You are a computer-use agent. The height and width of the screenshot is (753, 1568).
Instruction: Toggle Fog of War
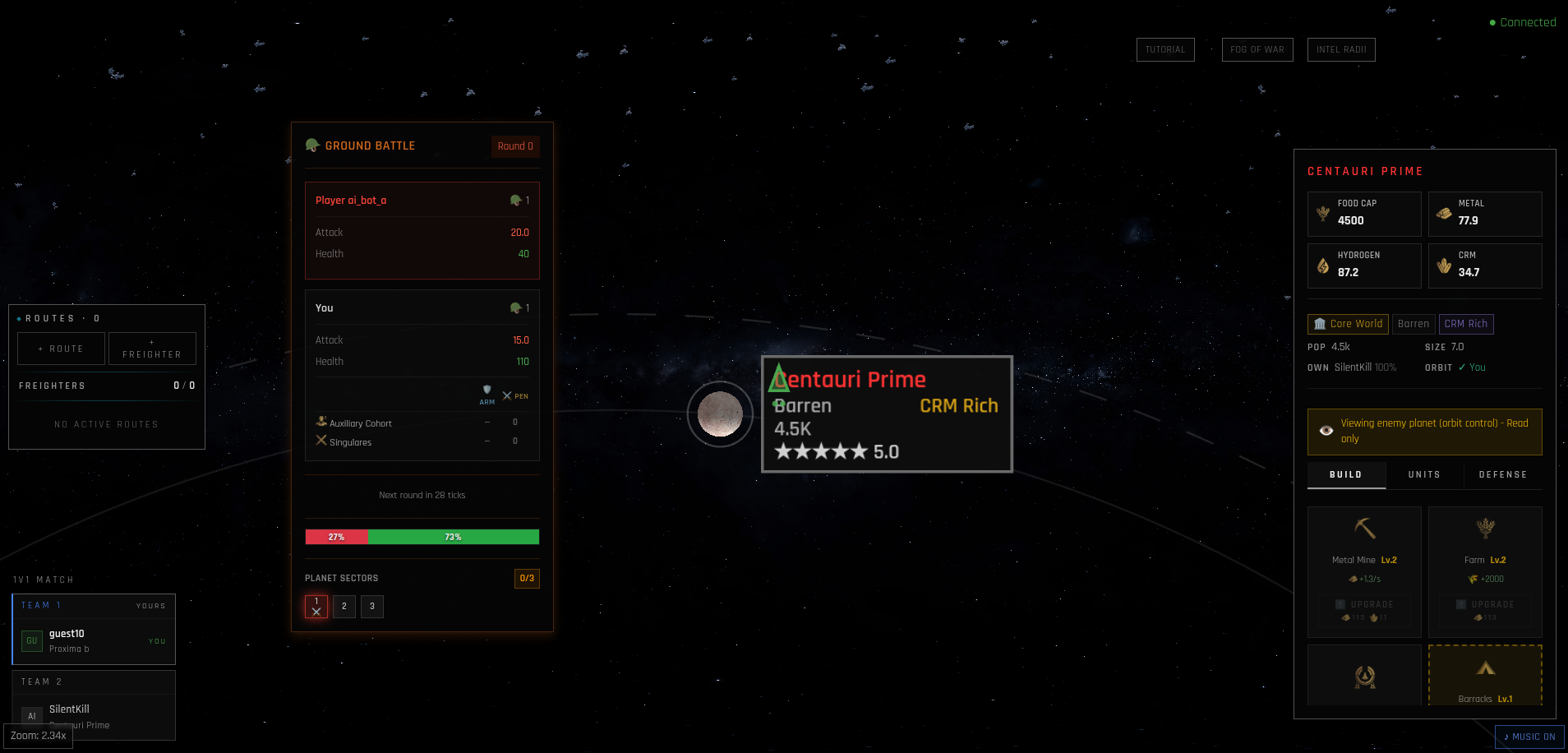1257,49
